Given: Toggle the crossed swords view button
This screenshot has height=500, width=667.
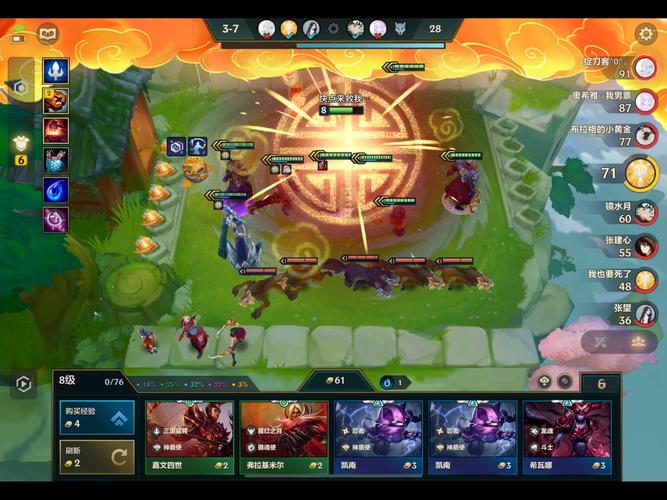Looking at the screenshot, I should 603,343.
